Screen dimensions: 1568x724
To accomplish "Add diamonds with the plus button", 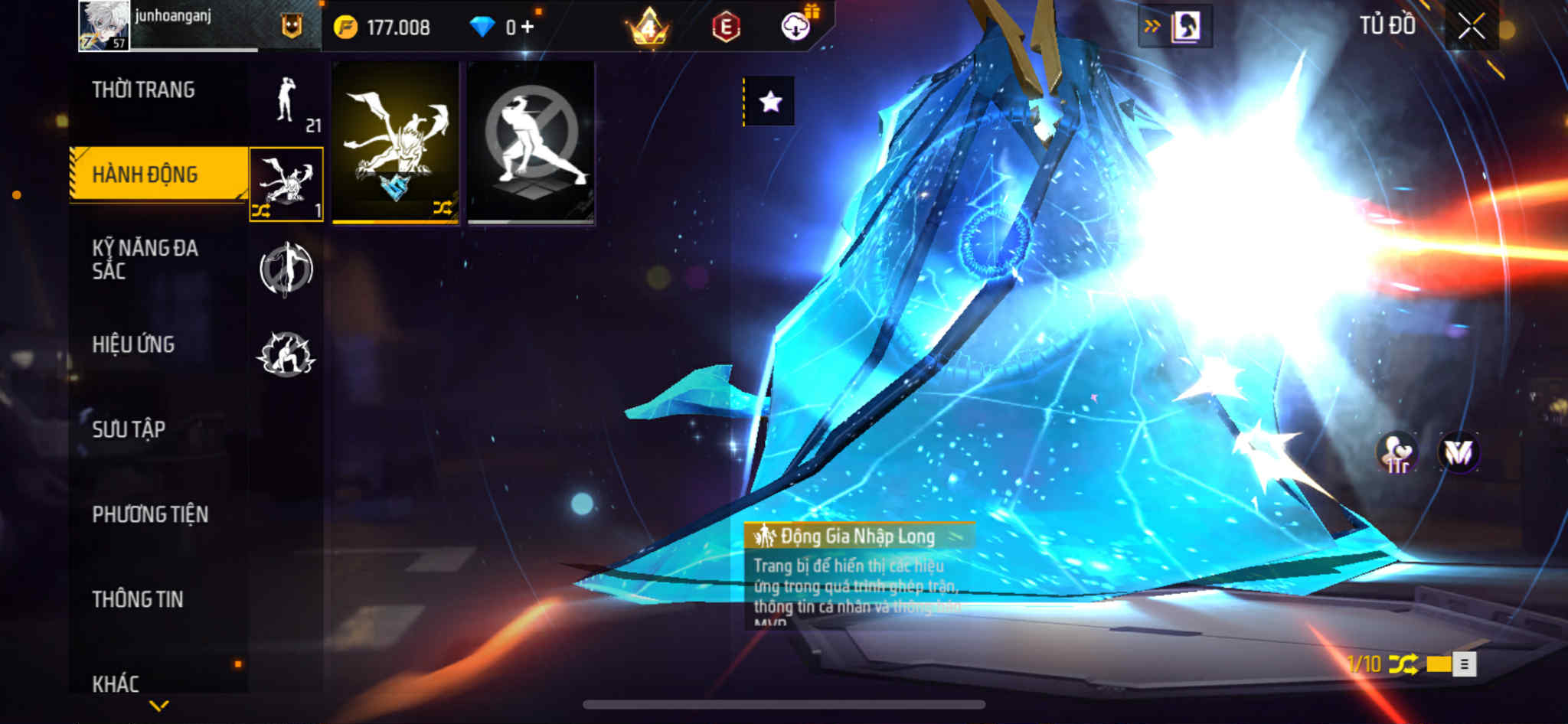I will coord(527,28).
